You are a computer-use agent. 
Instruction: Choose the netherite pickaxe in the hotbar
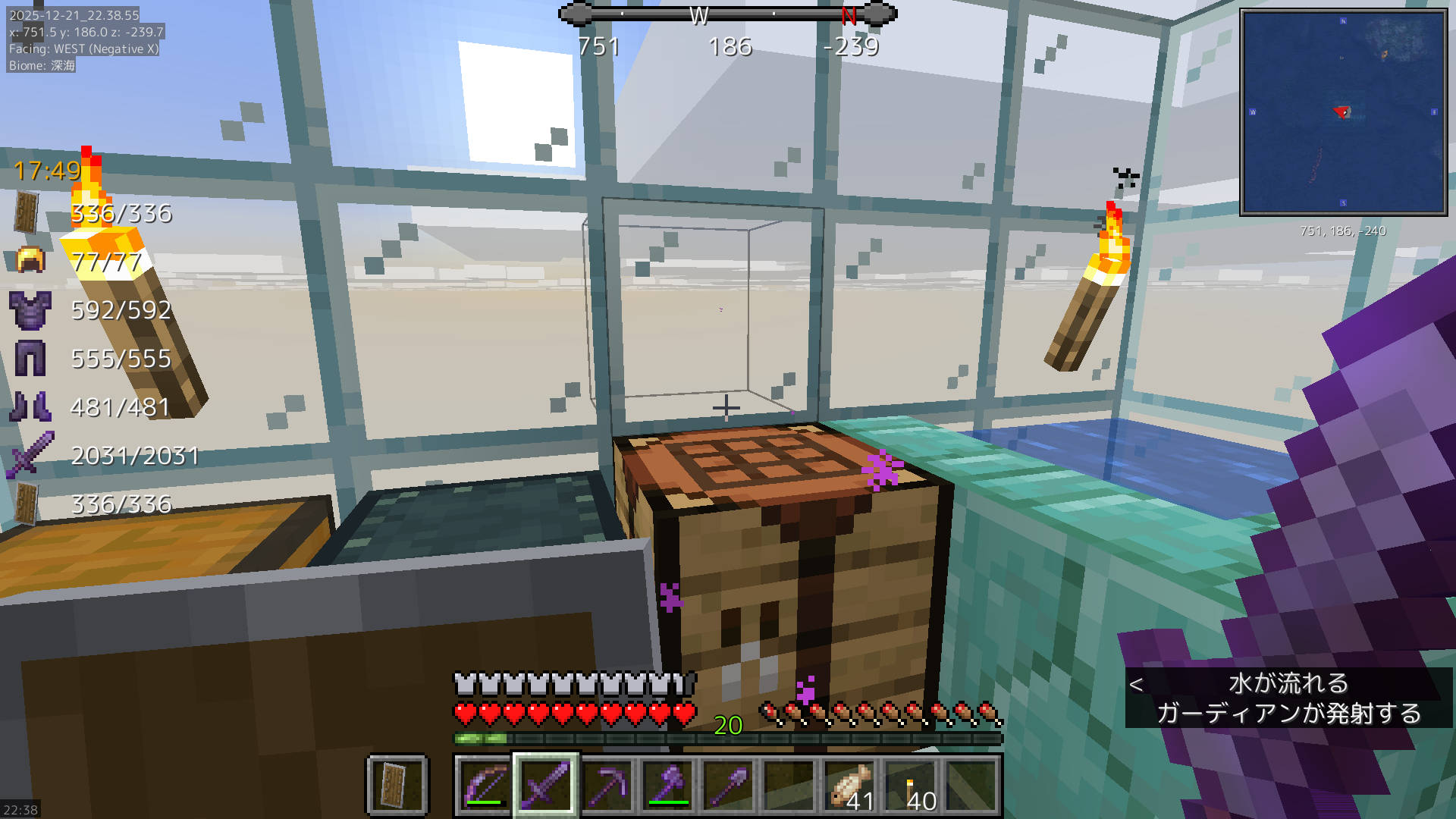607,786
